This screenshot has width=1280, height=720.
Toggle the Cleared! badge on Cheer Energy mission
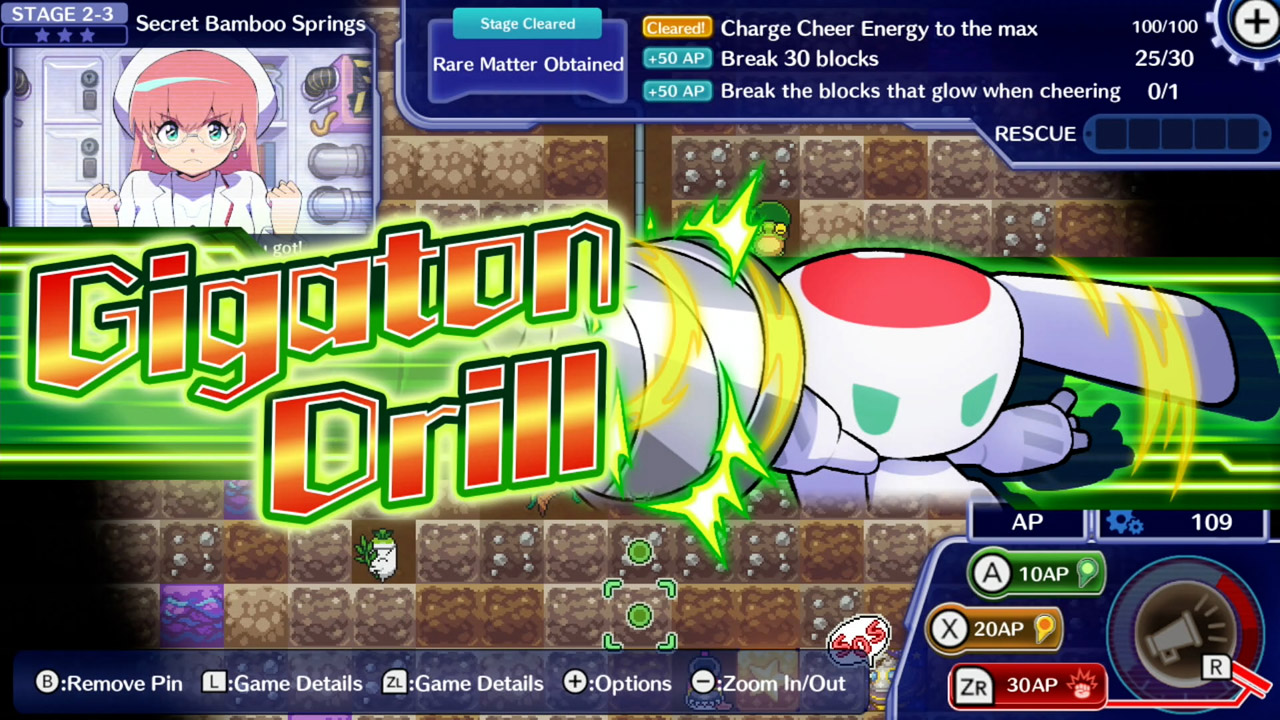[x=676, y=28]
